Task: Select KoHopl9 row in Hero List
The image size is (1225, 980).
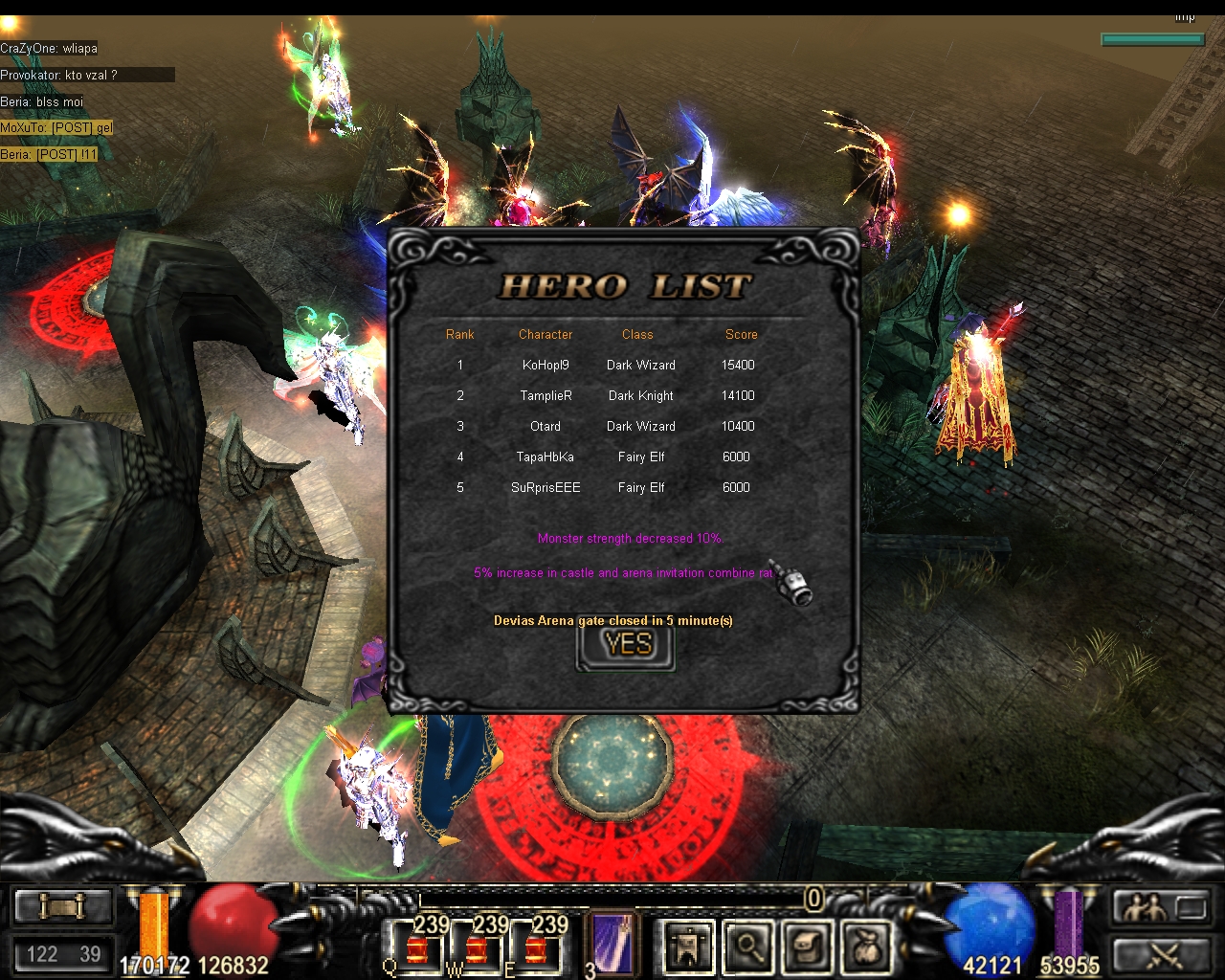Action: point(546,365)
